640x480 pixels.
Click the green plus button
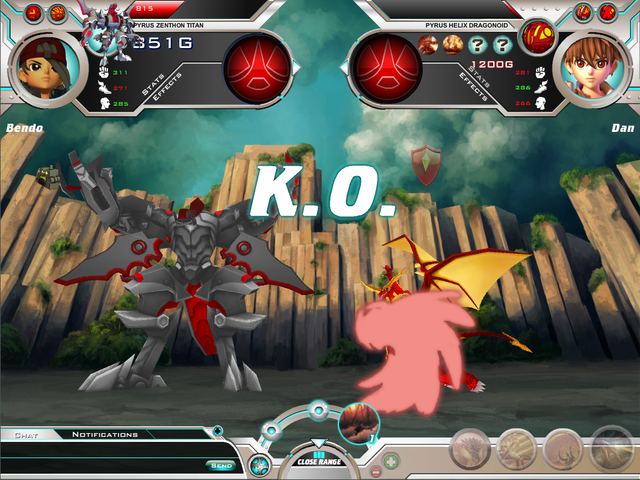tap(391, 462)
